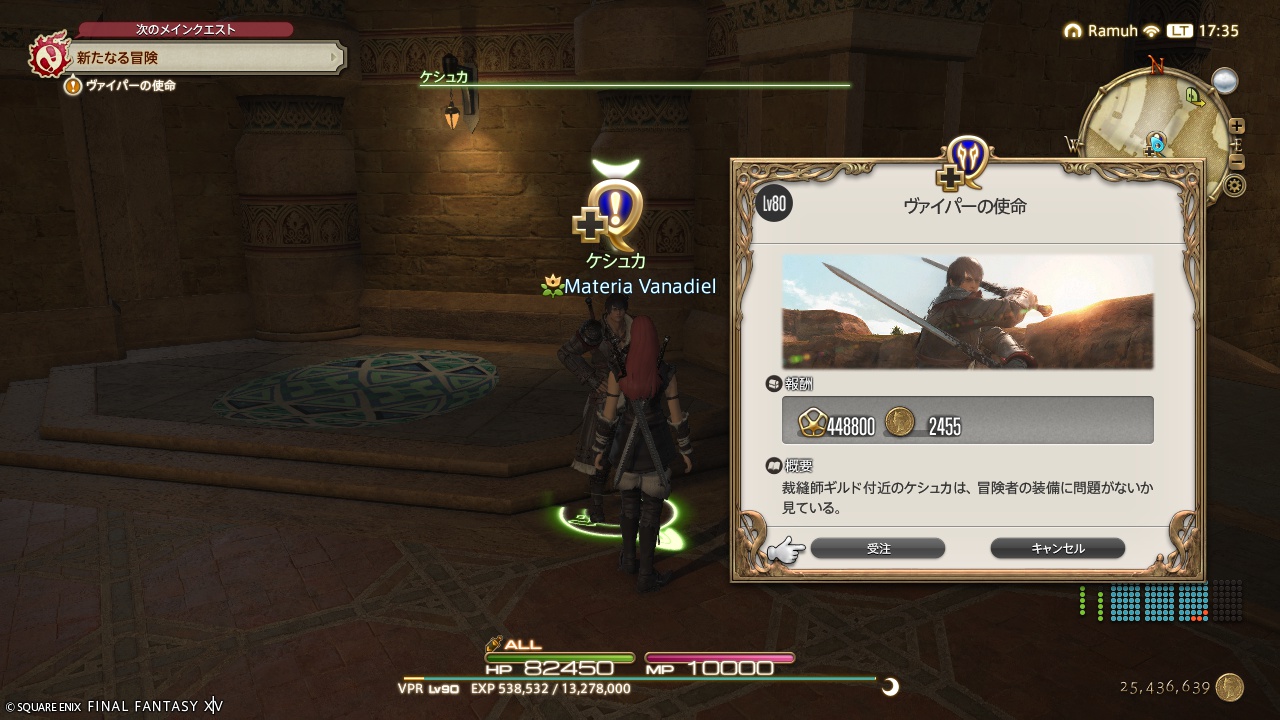Click the weather indicator above the minimap
The height and width of the screenshot is (720, 1280).
1224,80
